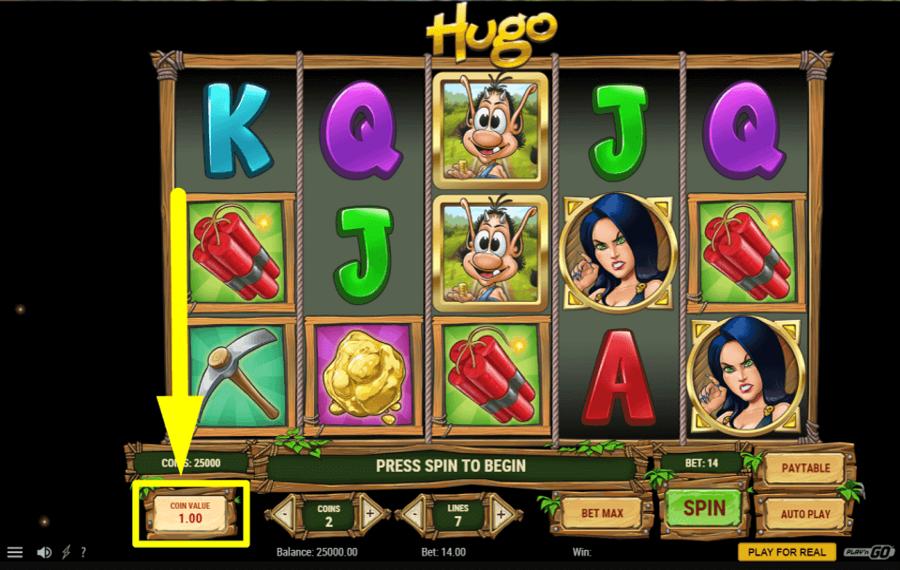Open the hamburger menu

pyautogui.click(x=15, y=552)
